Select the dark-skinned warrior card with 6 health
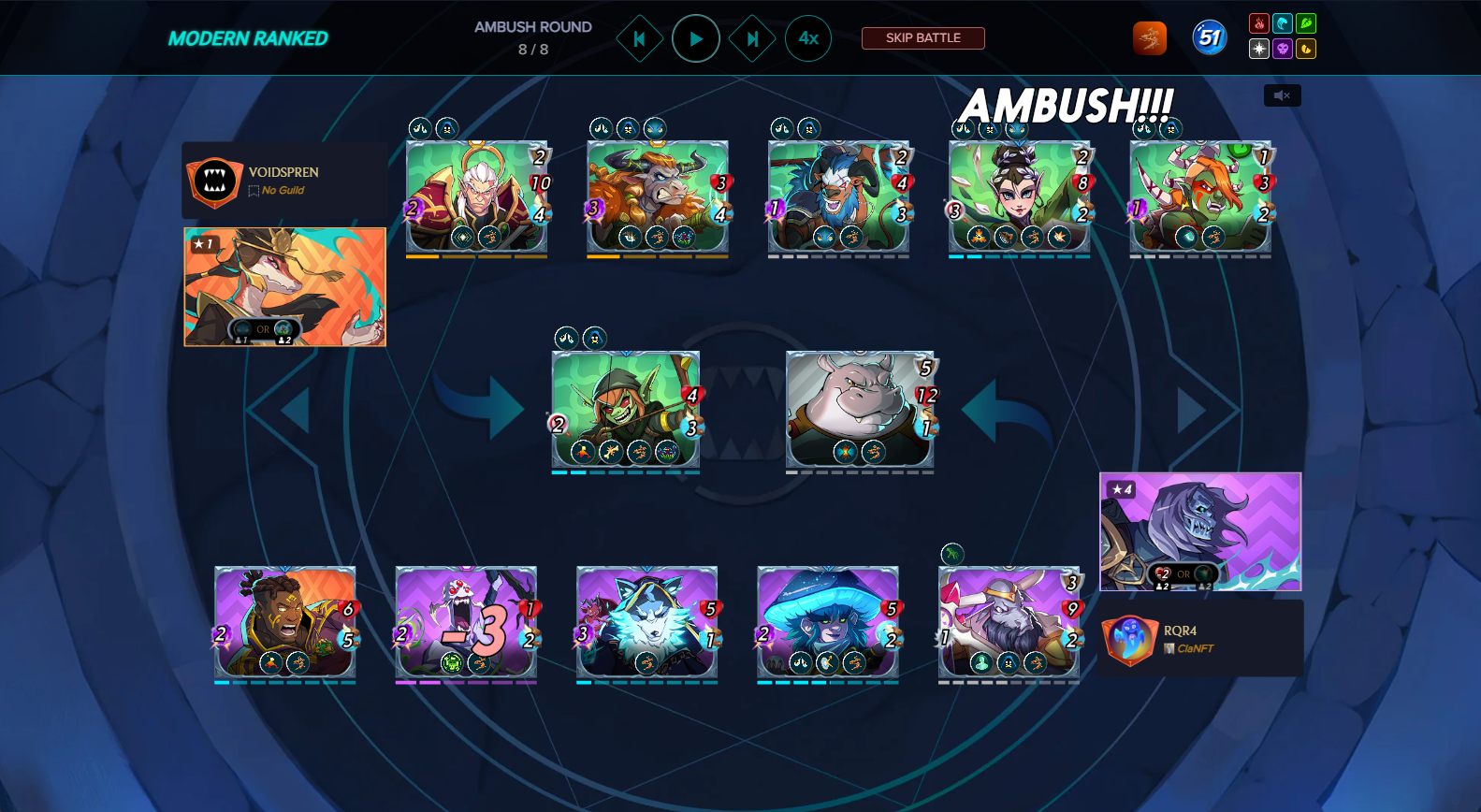 pyautogui.click(x=284, y=621)
